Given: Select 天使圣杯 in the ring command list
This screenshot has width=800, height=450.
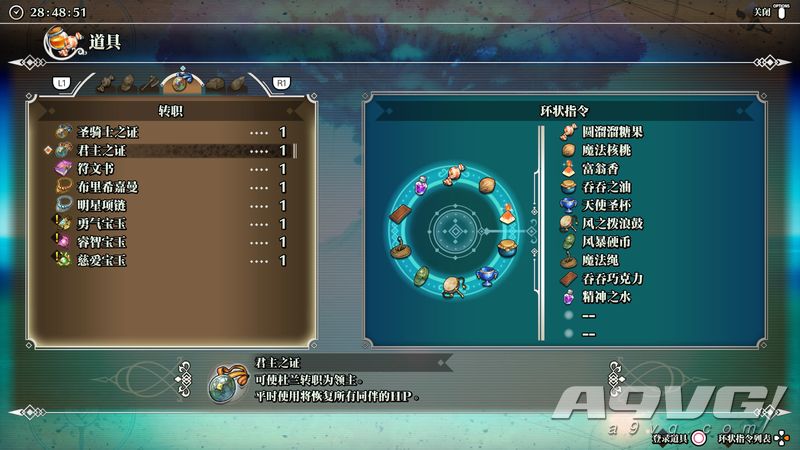Looking at the screenshot, I should 604,204.
